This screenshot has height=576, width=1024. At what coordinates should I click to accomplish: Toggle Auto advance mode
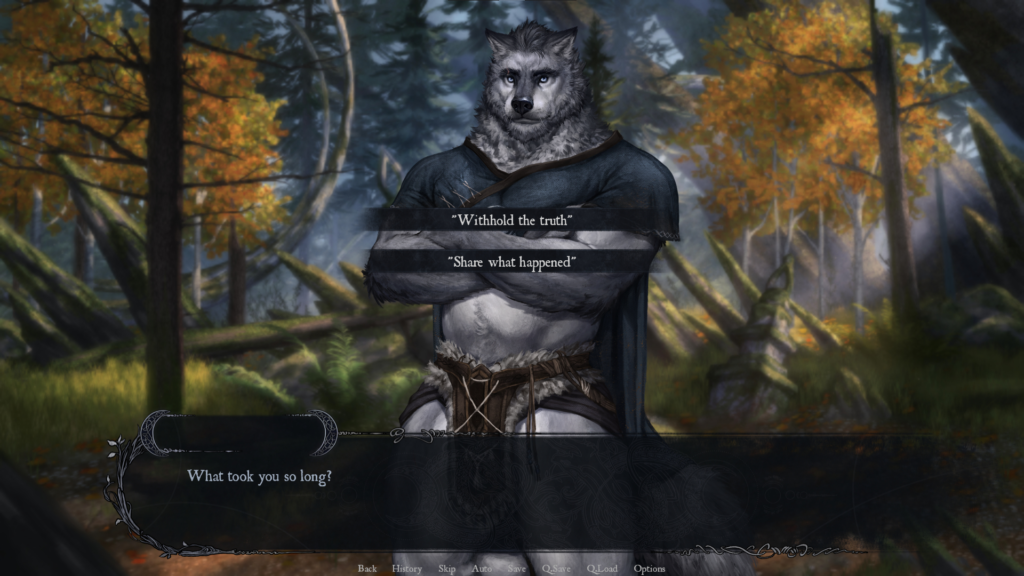[x=481, y=569]
